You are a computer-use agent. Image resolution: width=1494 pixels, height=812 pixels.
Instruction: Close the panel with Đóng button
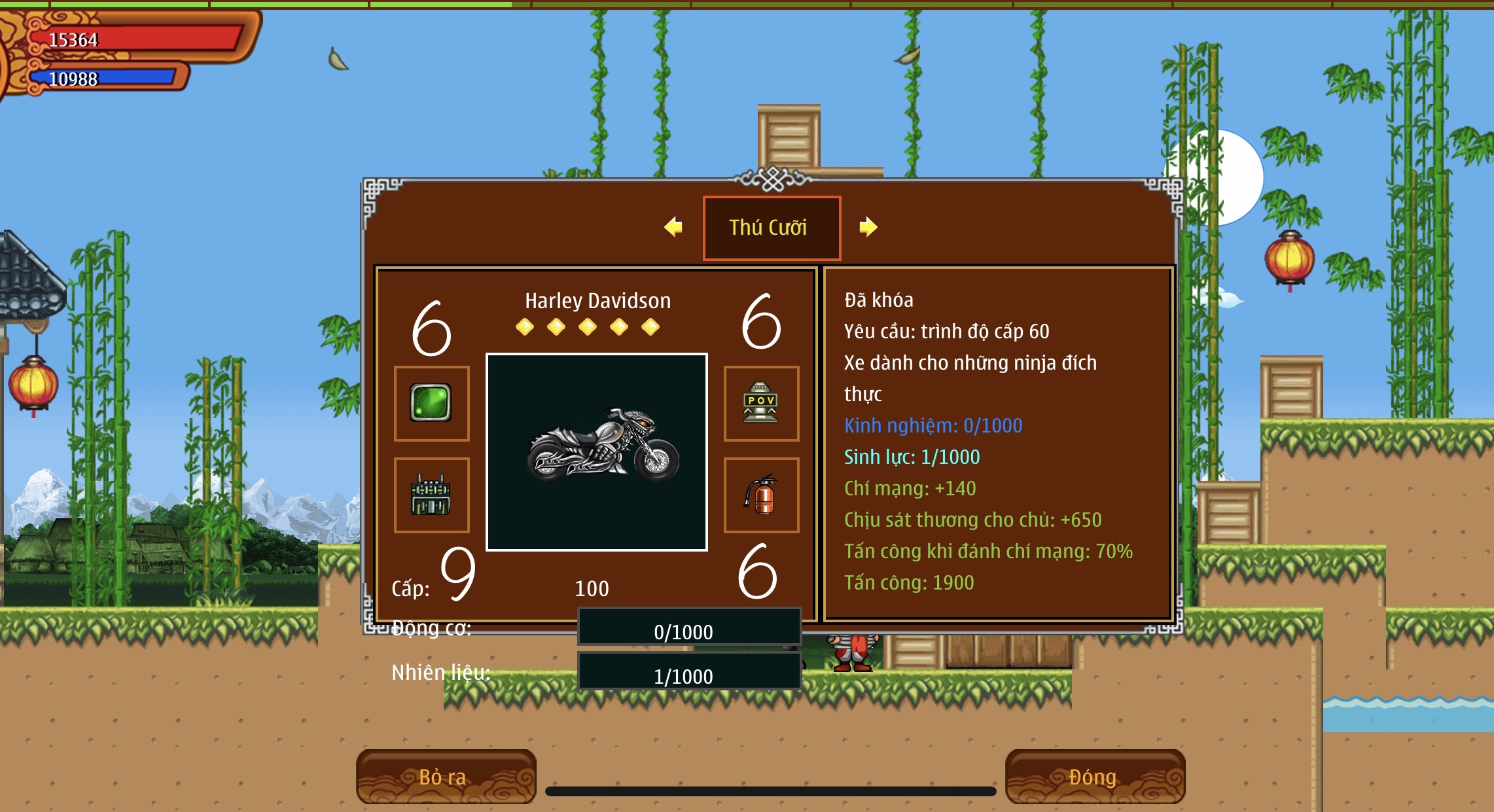click(1094, 777)
